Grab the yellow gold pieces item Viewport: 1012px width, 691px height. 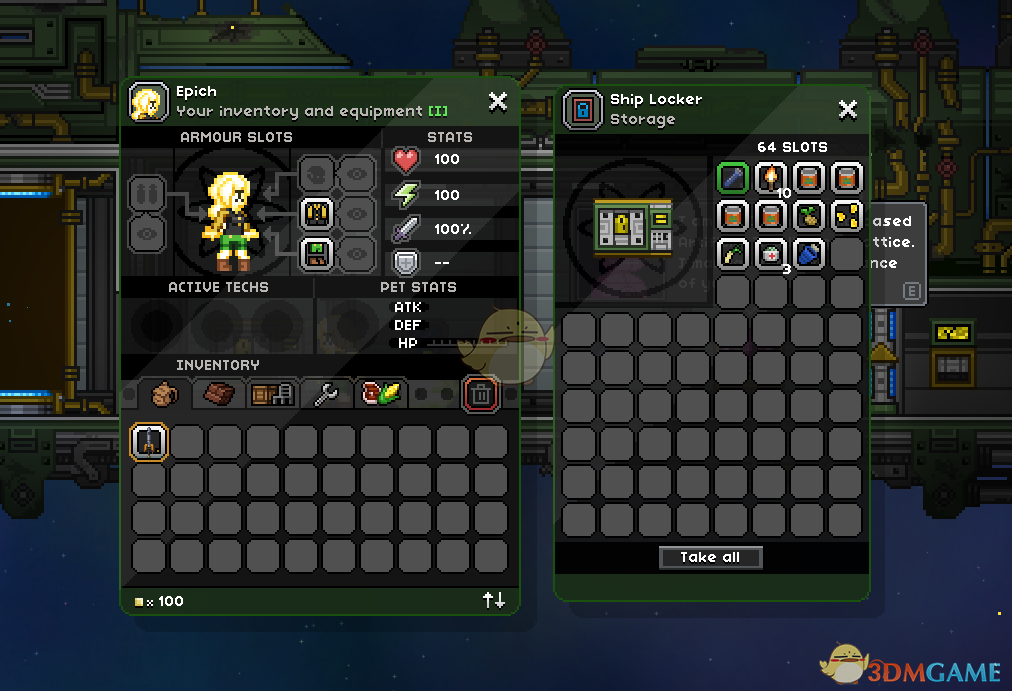click(847, 216)
